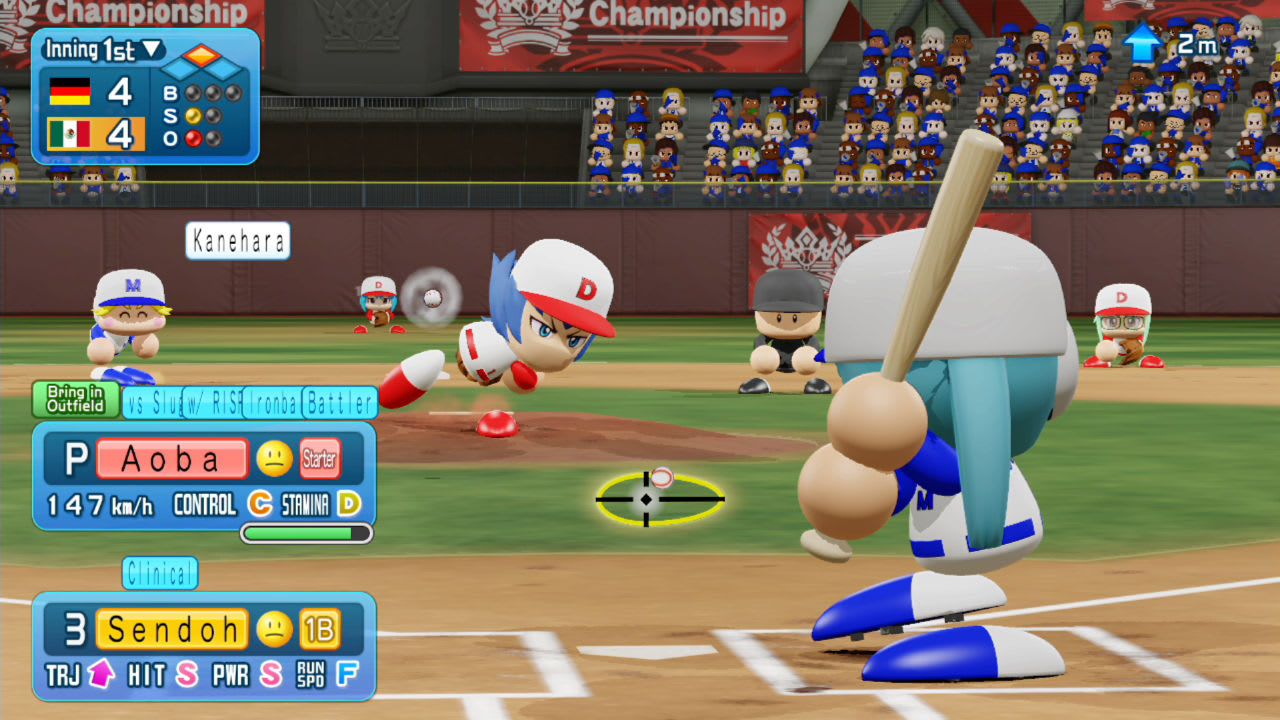Toggle the lit yellow strike indicator
This screenshot has width=1280, height=720.
pos(192,115)
